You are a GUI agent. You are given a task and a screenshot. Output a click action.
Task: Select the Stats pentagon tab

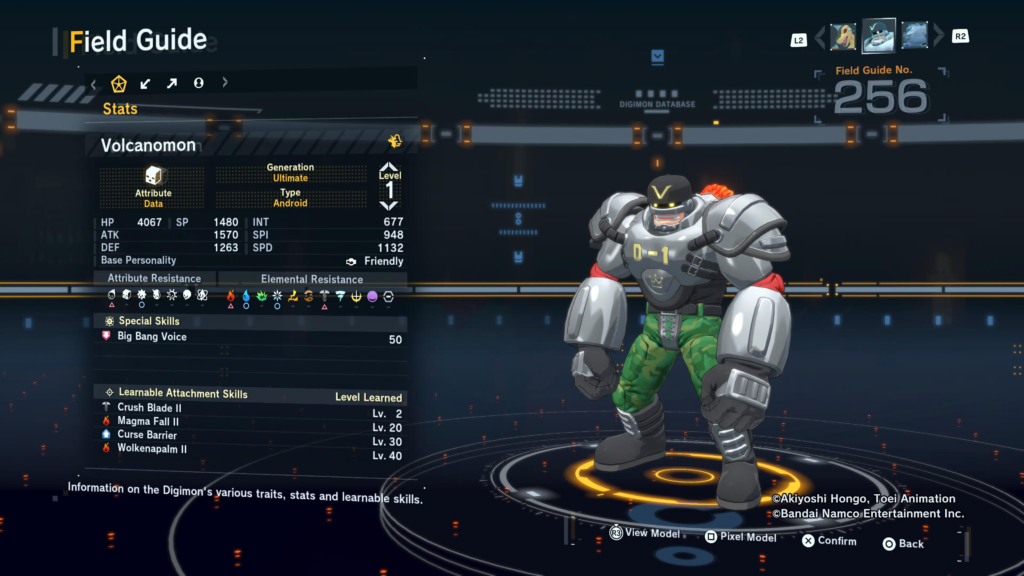(119, 83)
